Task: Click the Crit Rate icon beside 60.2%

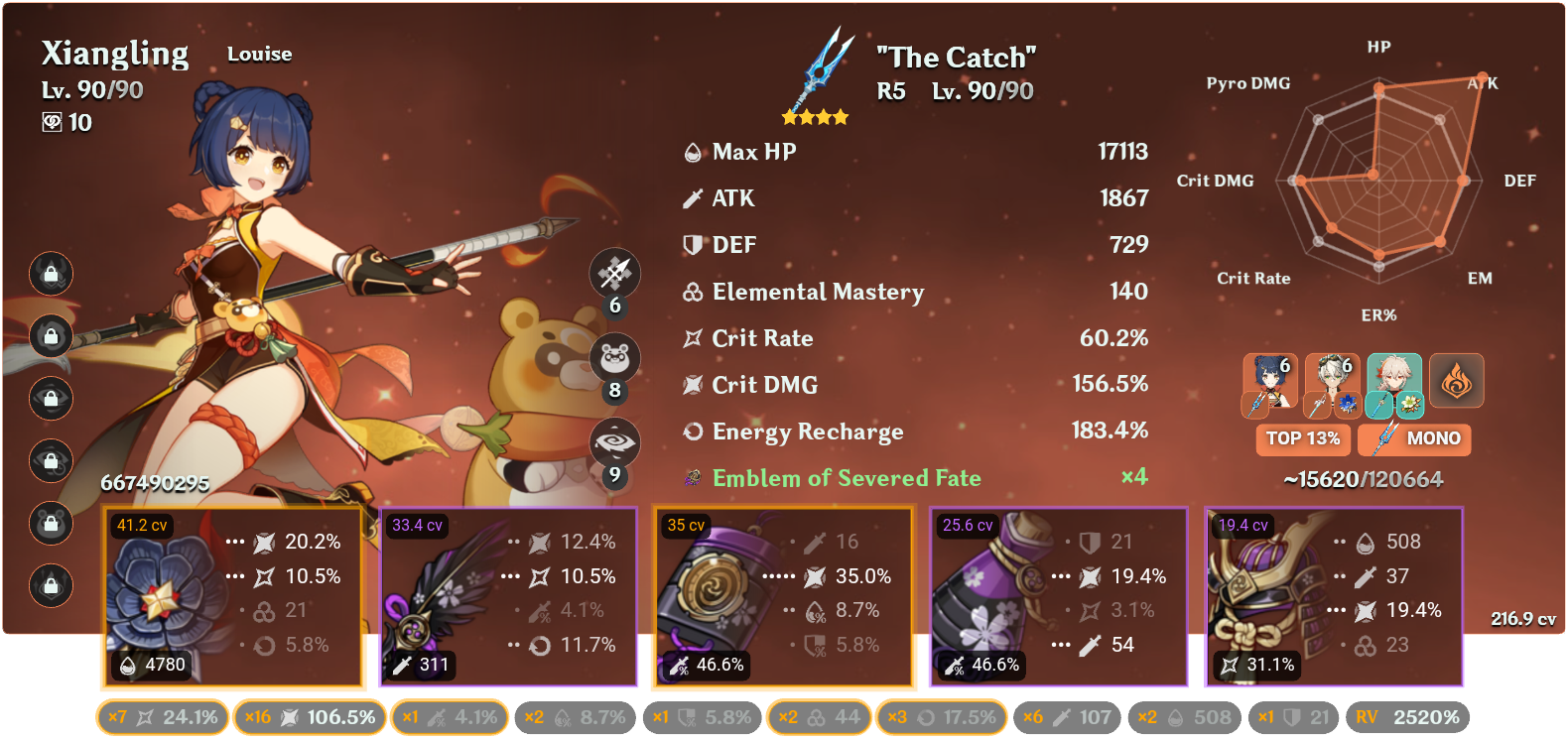Action: [692, 338]
